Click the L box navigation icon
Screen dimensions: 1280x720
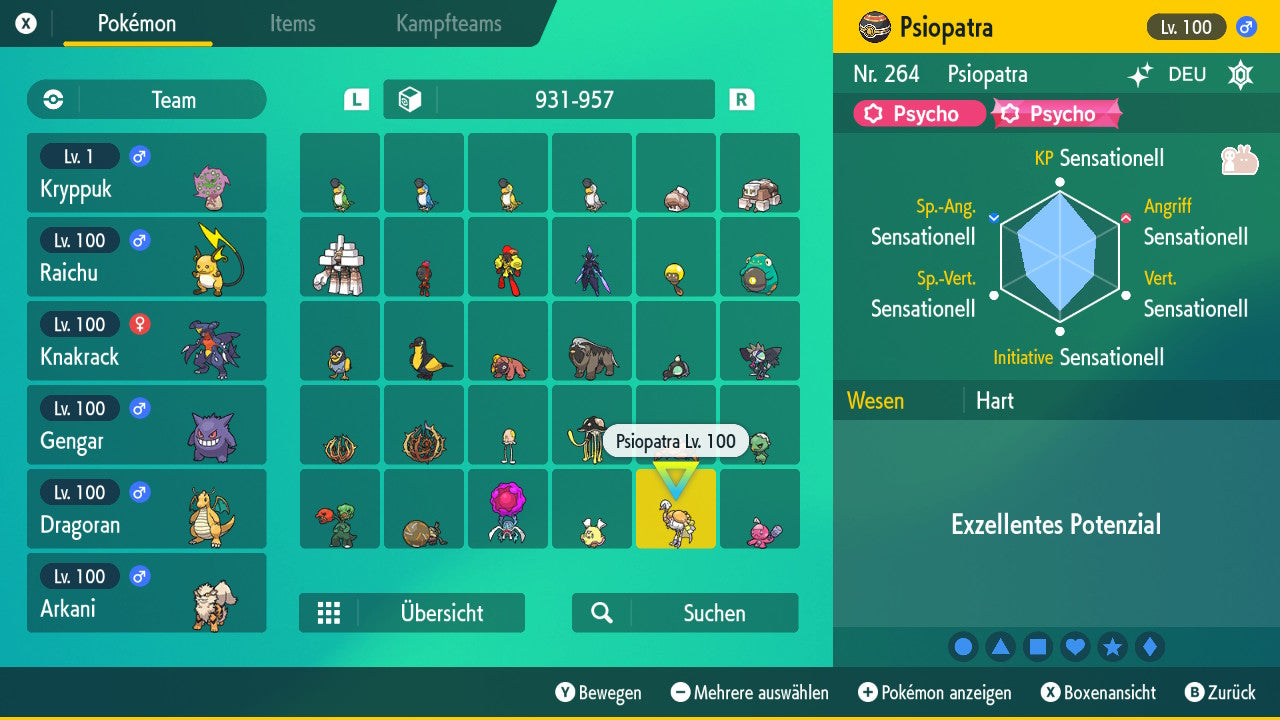click(x=355, y=99)
